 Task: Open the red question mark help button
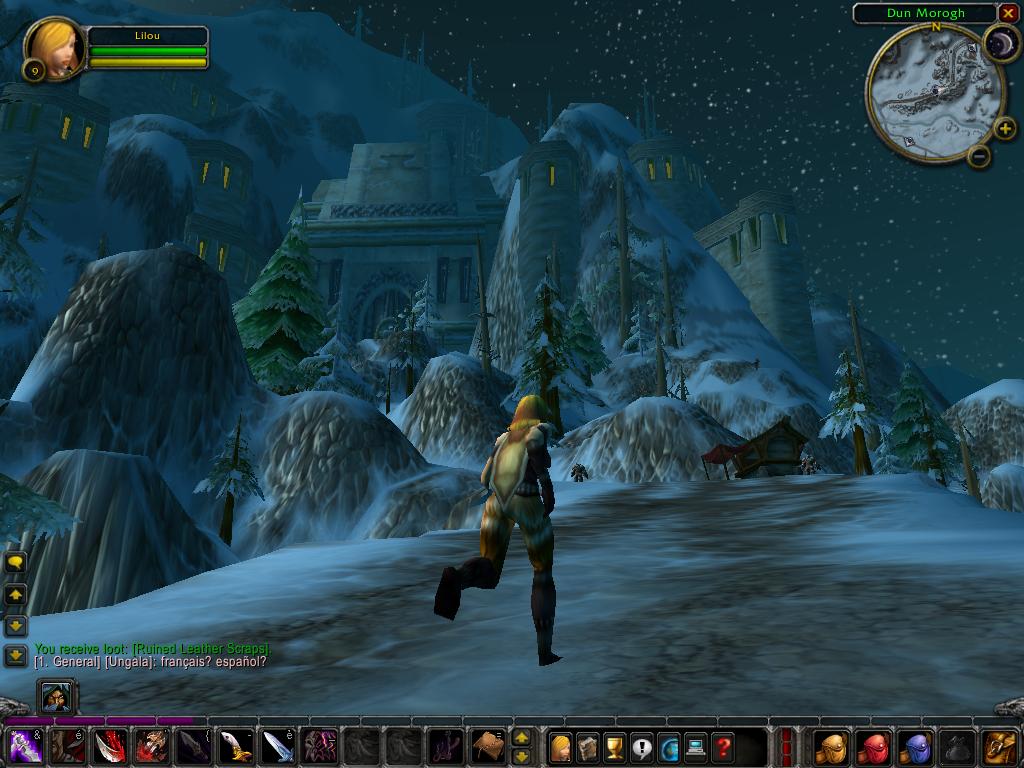click(x=722, y=747)
